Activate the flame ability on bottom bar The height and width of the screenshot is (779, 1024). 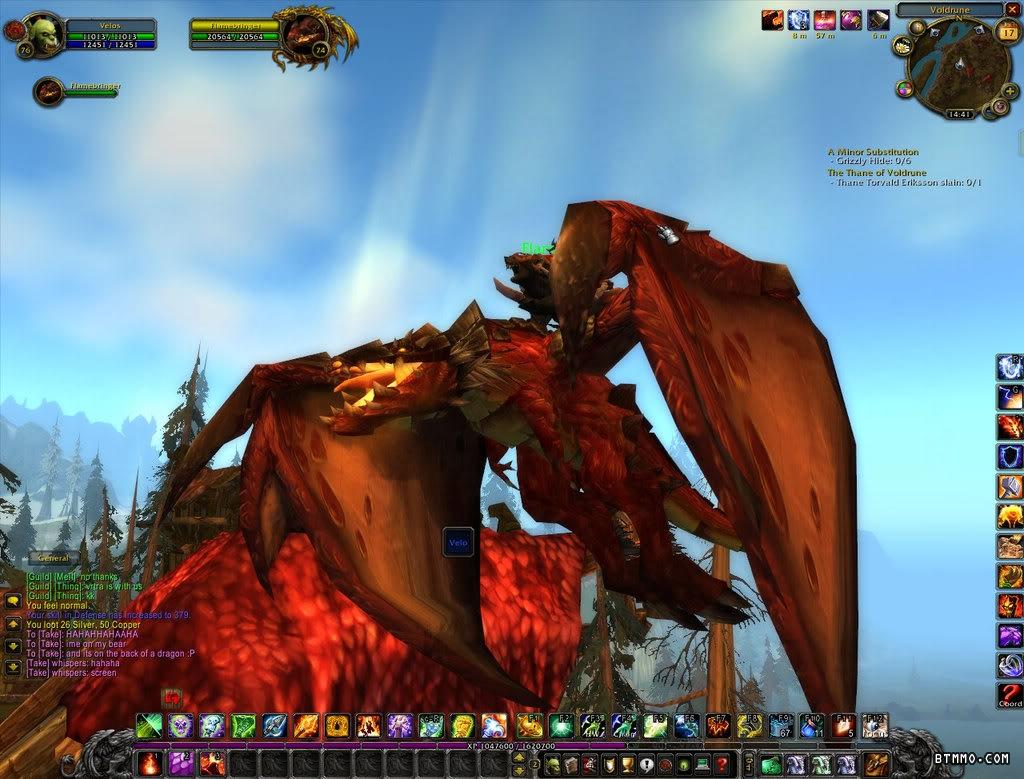[x=149, y=764]
